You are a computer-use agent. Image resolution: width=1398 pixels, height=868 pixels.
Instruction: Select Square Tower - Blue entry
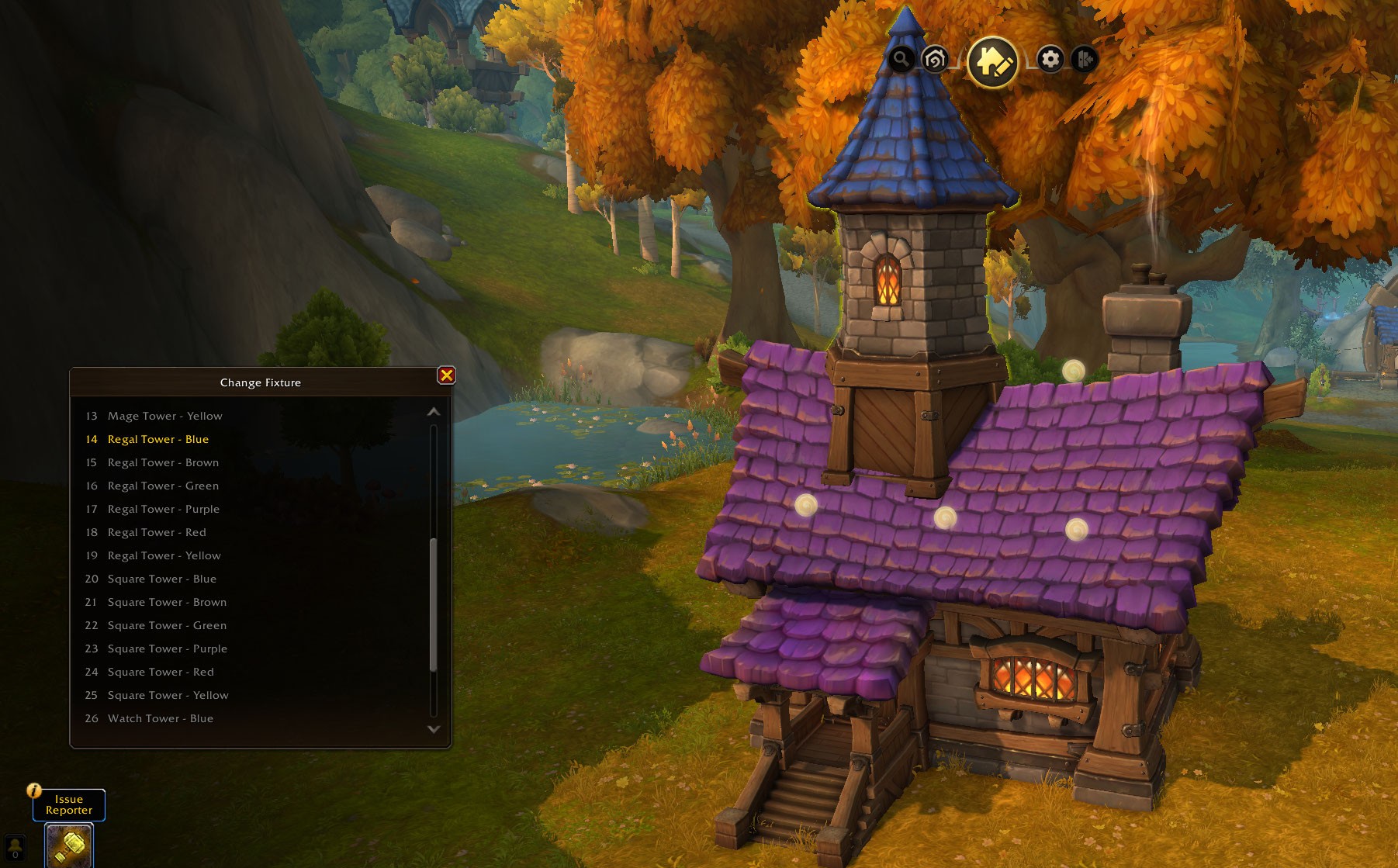(x=161, y=579)
